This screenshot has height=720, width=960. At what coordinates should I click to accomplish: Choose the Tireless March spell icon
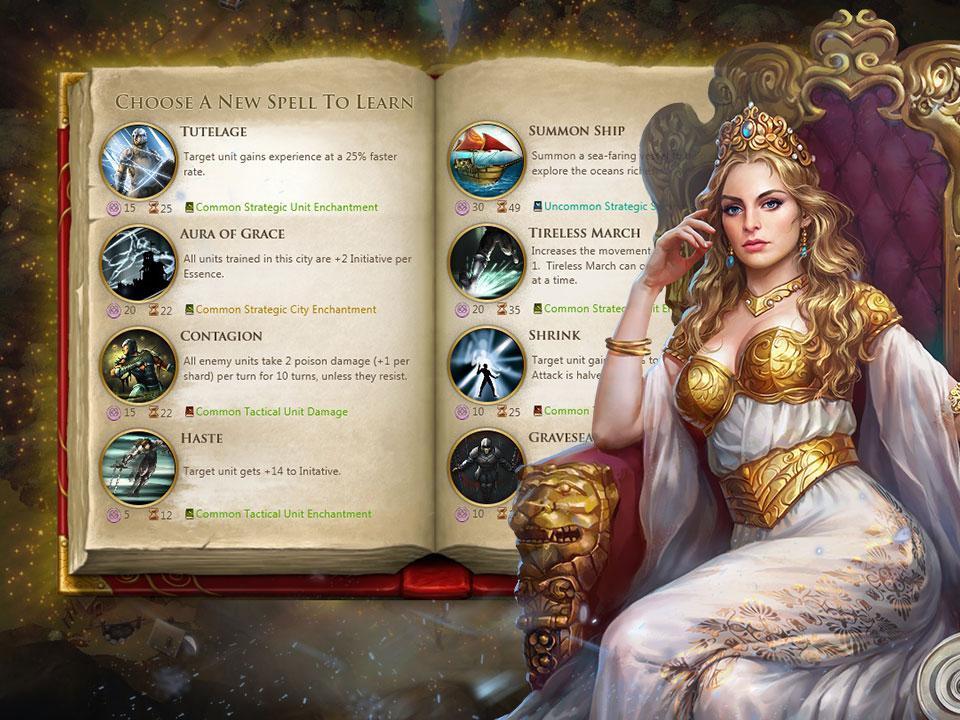click(485, 264)
